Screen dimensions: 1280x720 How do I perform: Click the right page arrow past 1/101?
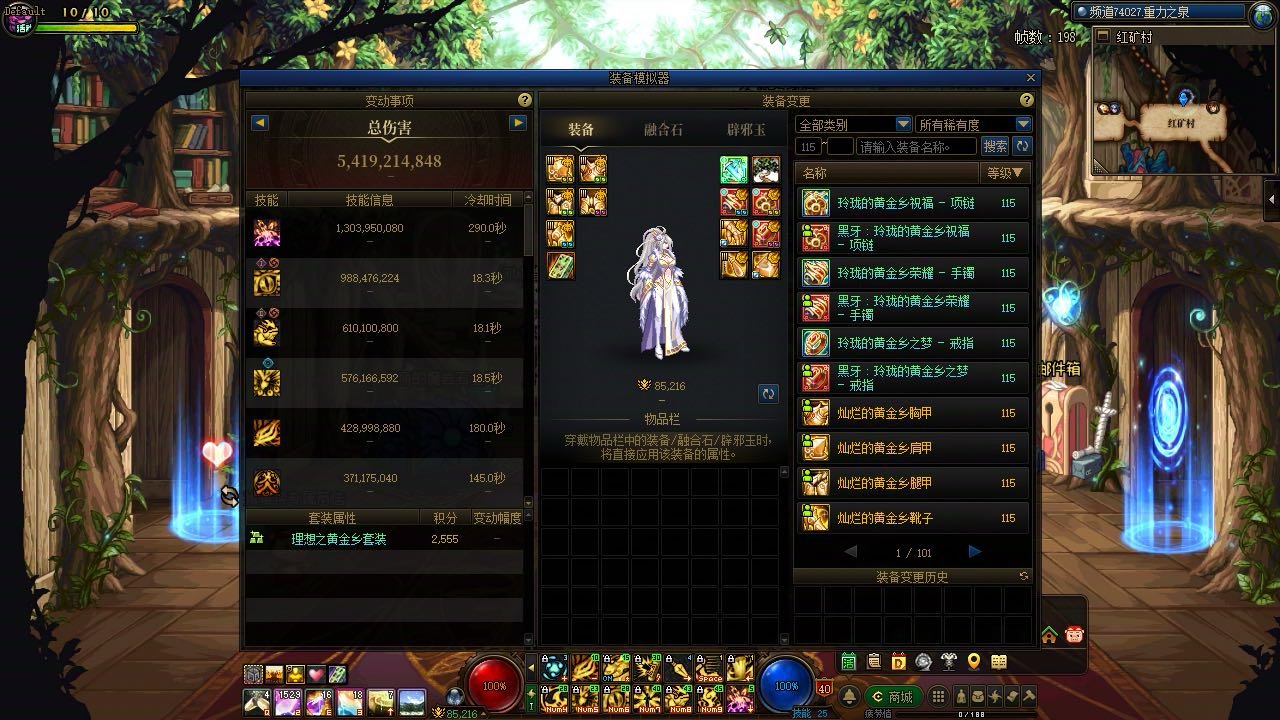(974, 551)
